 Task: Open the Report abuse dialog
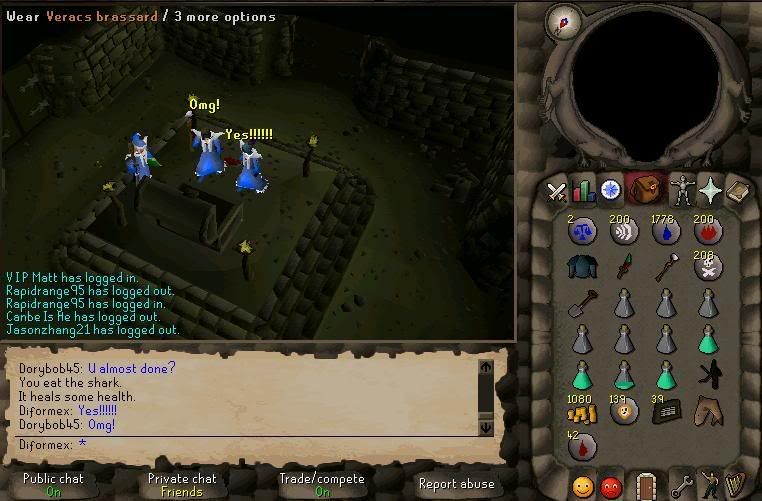point(456,484)
